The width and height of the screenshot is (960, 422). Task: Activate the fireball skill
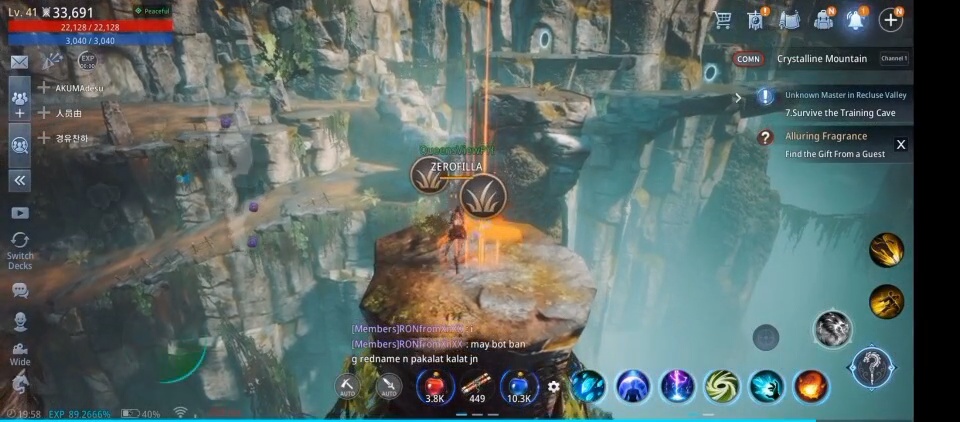pyautogui.click(x=811, y=386)
